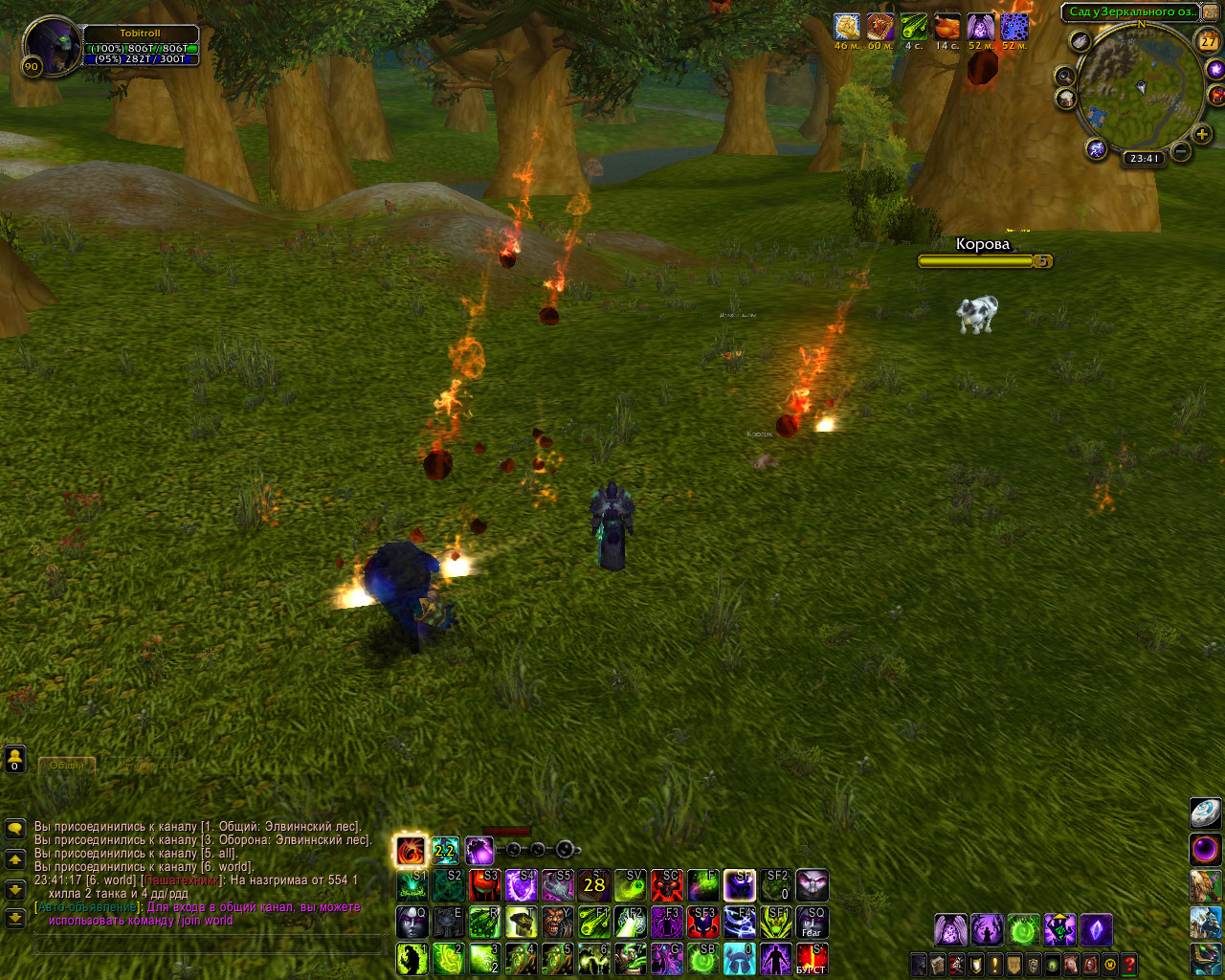
Task: Use the blue helmet ability bound to 0
Action: tap(739, 959)
